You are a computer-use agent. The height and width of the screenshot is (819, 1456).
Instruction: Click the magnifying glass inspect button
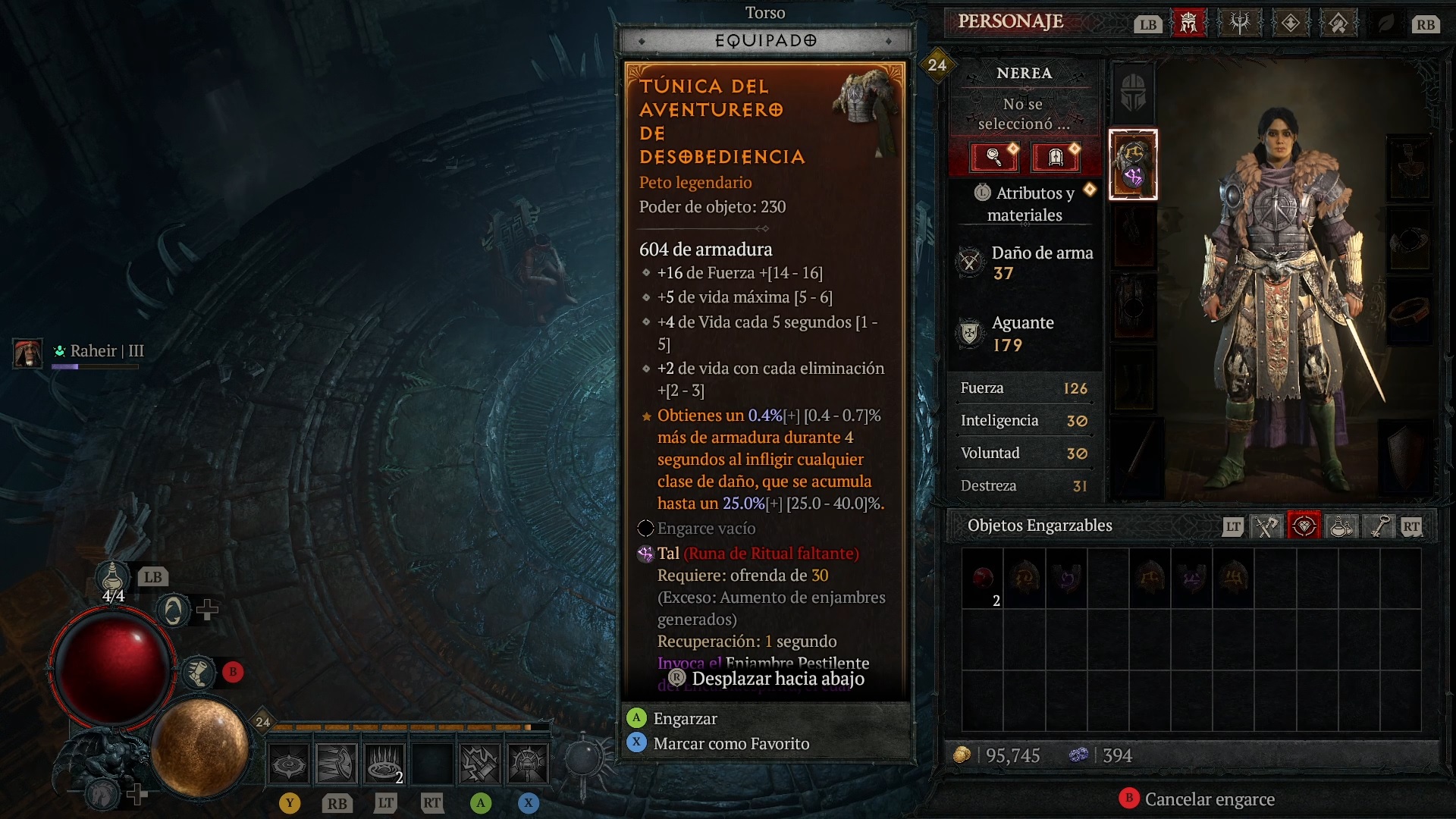point(994,157)
